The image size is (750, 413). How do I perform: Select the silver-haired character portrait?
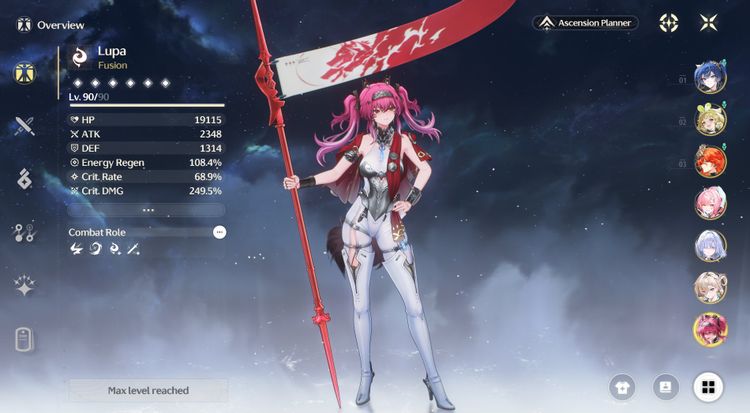click(710, 245)
